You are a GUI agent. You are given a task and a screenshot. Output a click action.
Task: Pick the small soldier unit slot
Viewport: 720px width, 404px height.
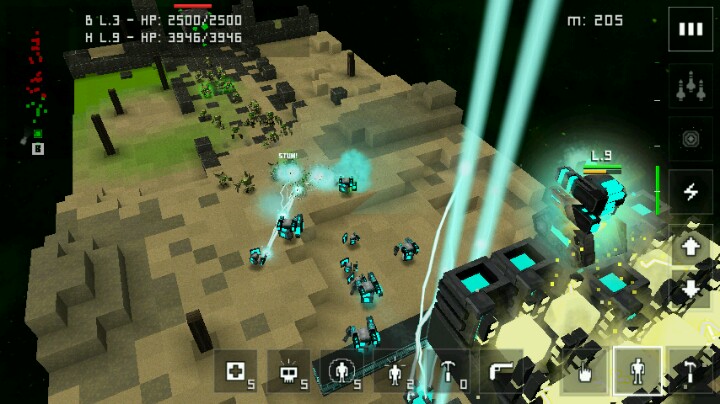(395, 370)
